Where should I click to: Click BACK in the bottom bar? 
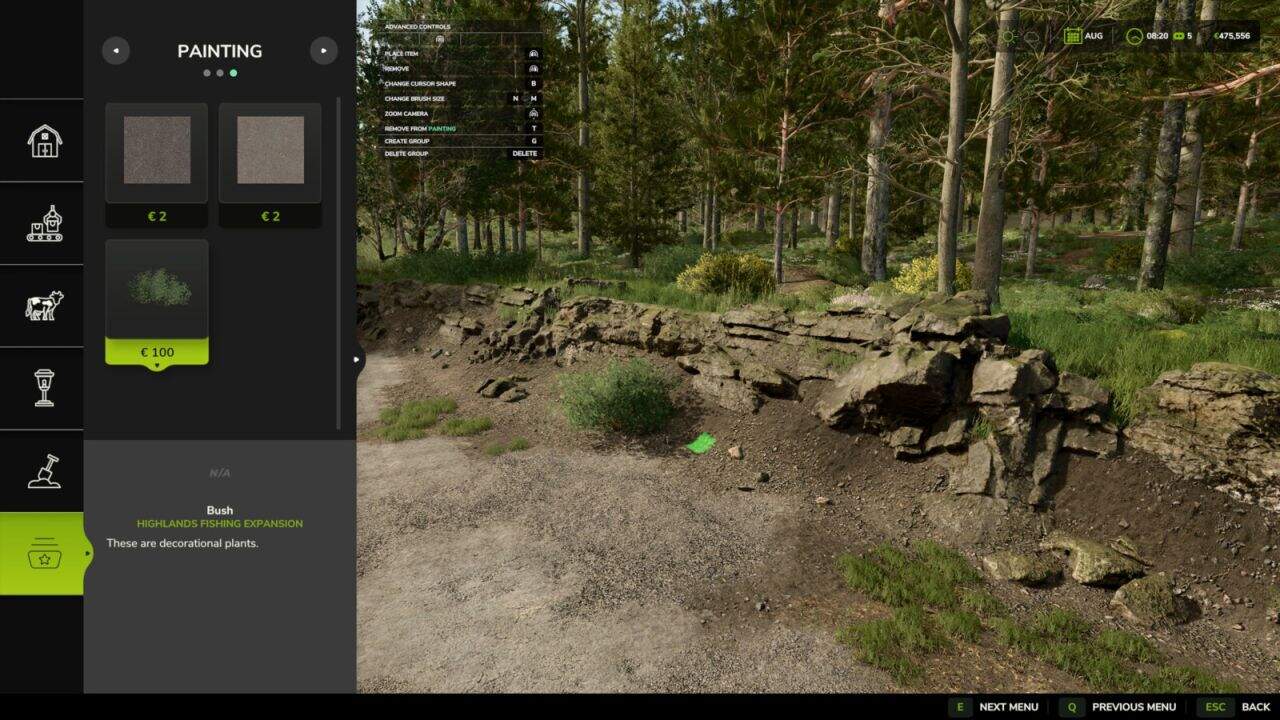(1254, 707)
